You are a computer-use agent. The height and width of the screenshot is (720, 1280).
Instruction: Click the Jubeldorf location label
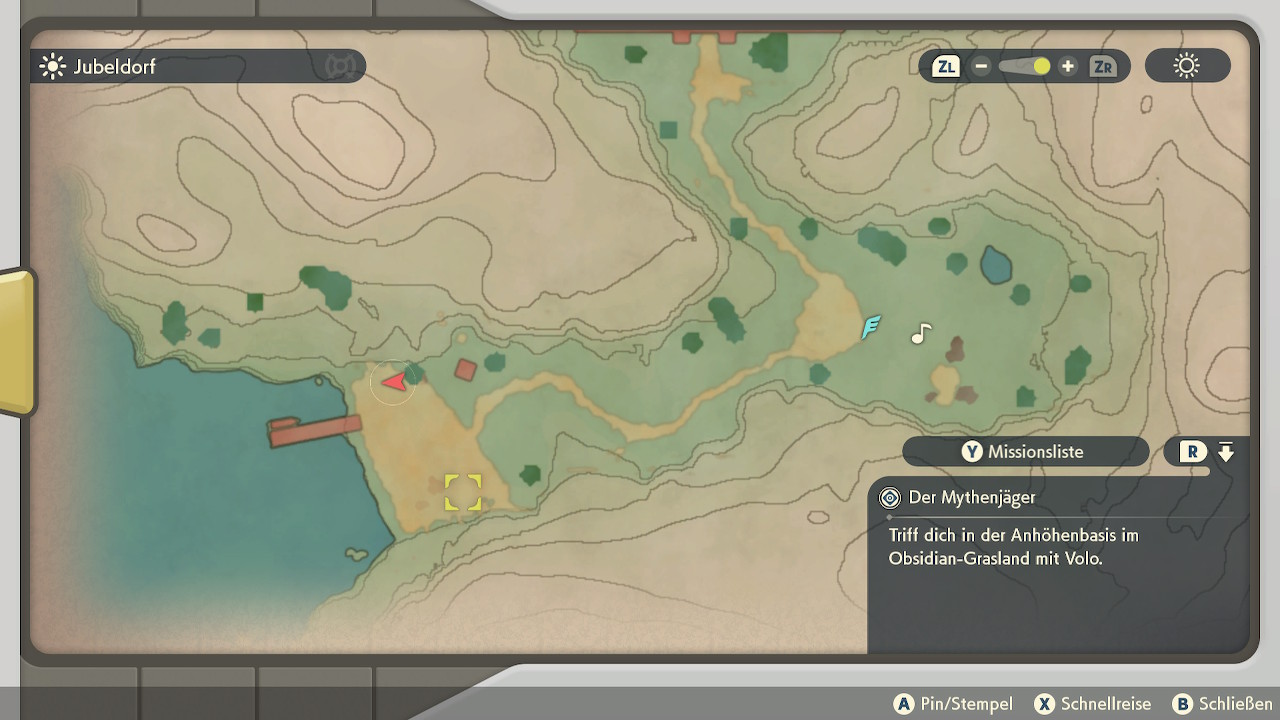point(113,67)
